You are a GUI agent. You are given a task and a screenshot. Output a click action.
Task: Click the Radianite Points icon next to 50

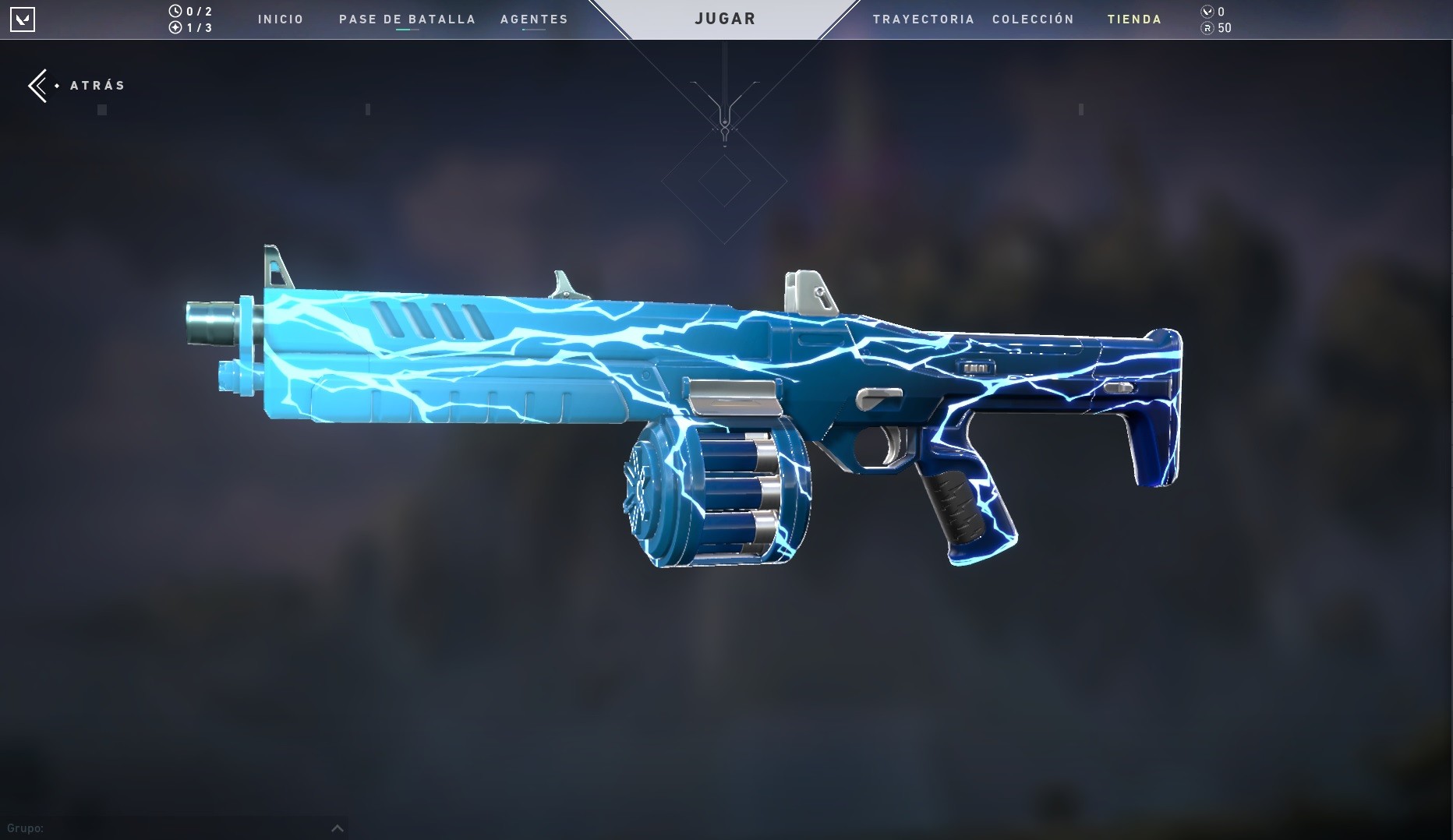click(x=1205, y=28)
